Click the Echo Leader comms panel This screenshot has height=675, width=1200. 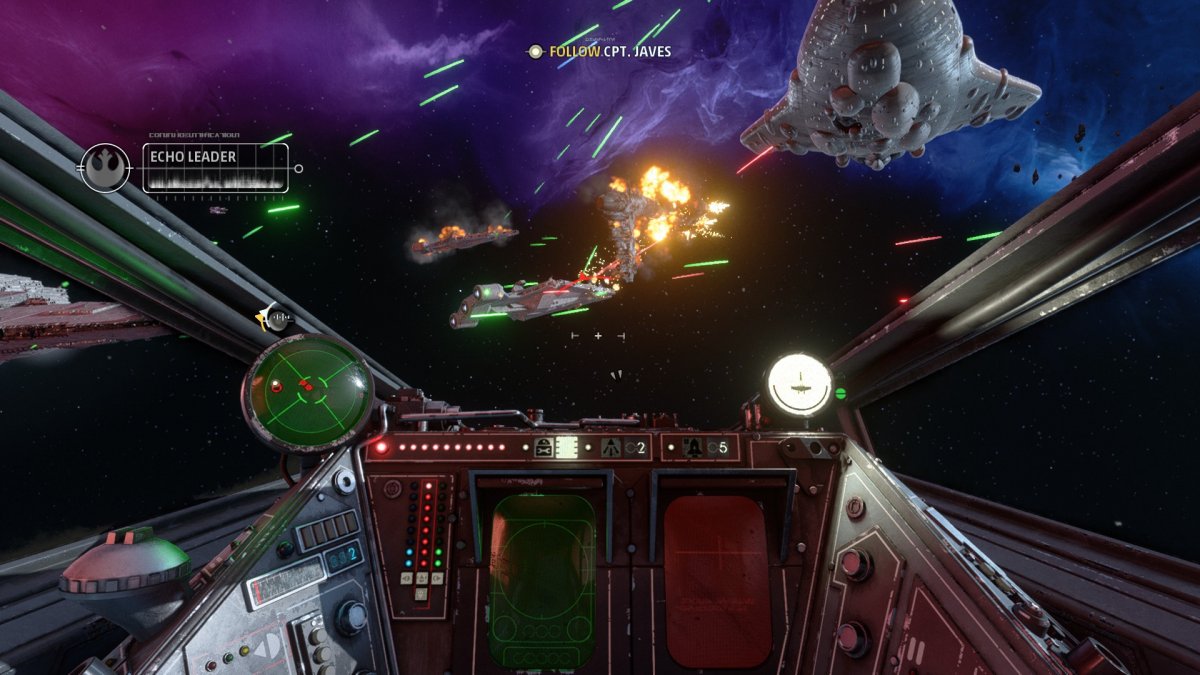click(215, 168)
